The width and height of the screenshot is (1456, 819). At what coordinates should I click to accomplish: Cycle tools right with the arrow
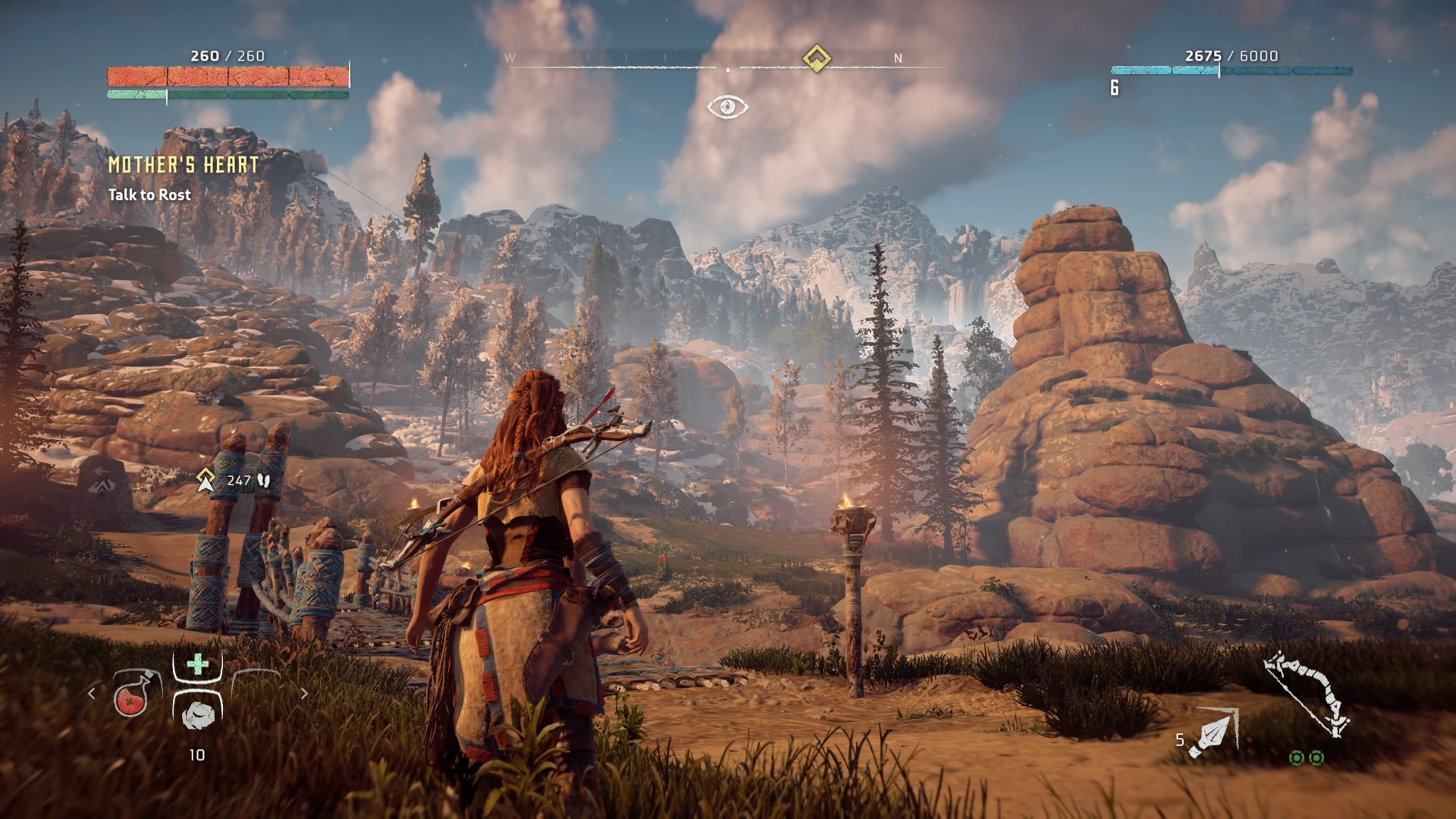click(304, 693)
